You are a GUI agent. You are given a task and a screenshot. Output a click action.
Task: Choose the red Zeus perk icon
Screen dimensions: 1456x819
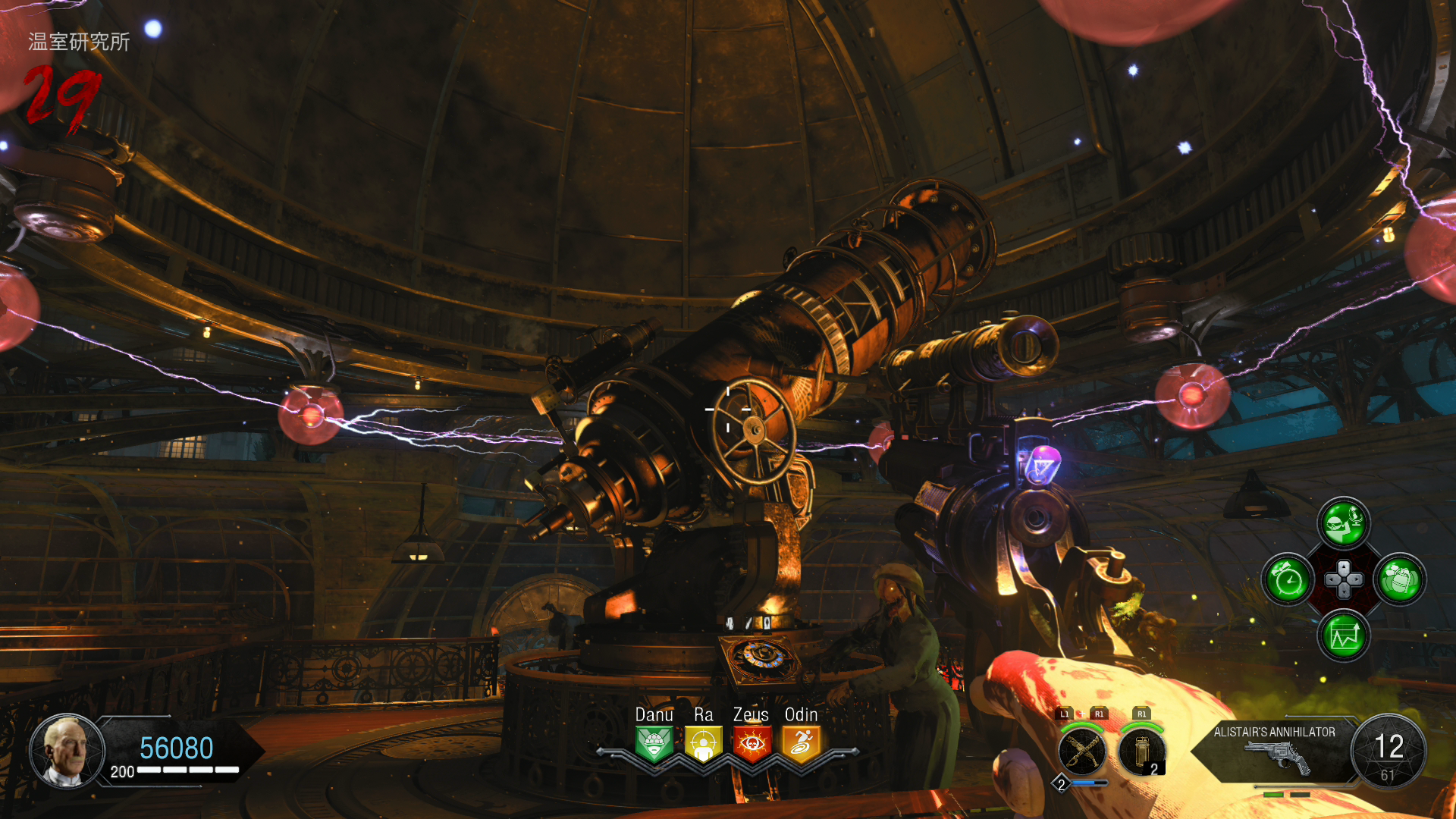752,743
